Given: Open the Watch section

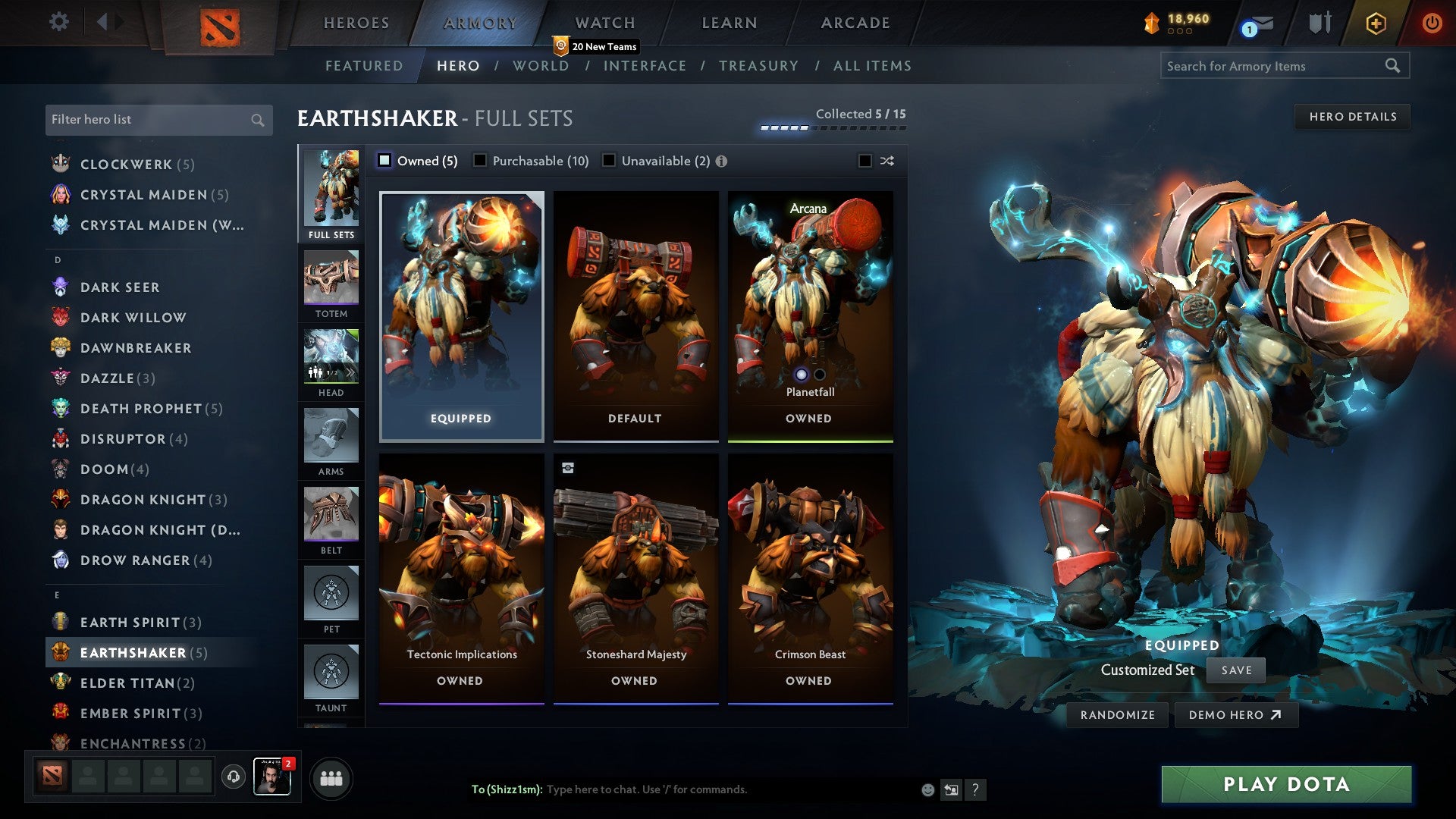Looking at the screenshot, I should (604, 22).
